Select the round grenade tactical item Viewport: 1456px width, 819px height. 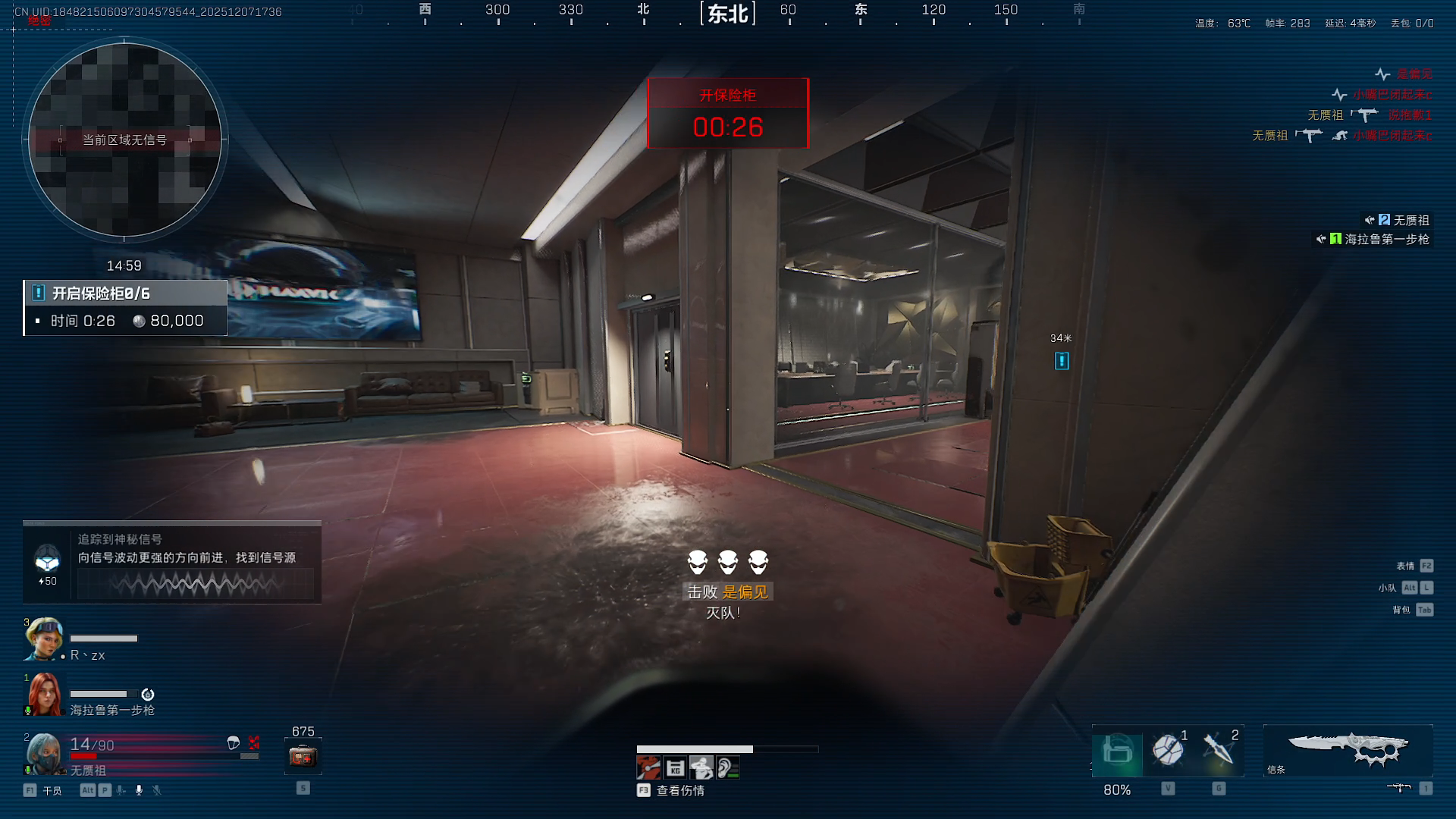click(x=1168, y=749)
